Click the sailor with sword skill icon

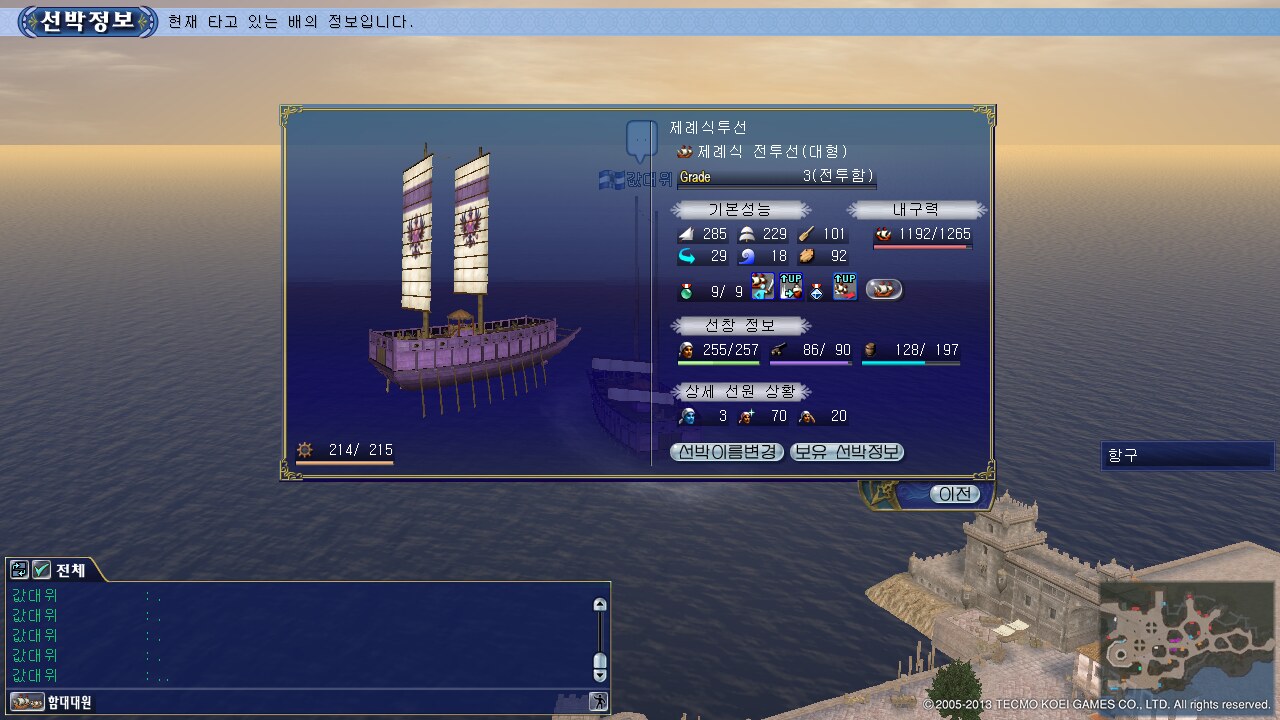pos(763,287)
